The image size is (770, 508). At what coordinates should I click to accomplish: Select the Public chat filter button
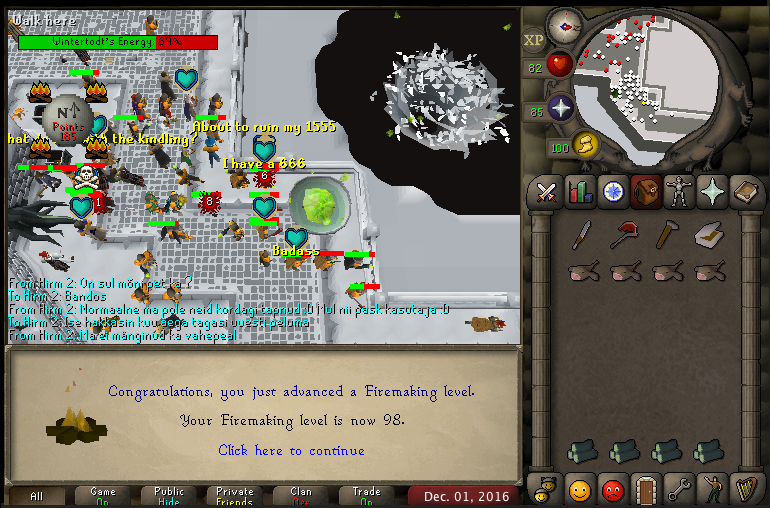coord(169,496)
